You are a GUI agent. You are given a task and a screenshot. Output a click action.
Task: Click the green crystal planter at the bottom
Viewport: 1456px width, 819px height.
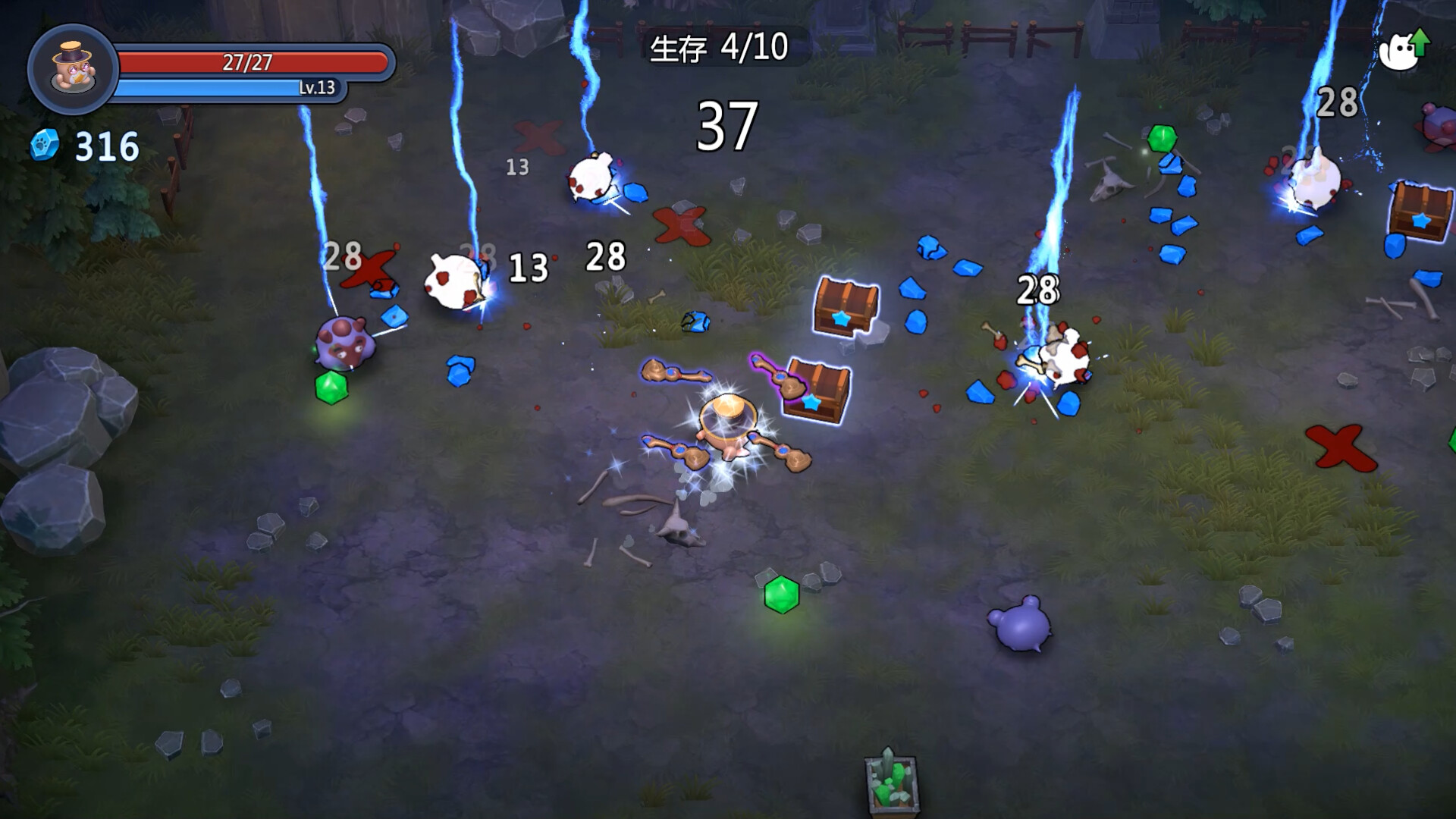click(x=892, y=782)
